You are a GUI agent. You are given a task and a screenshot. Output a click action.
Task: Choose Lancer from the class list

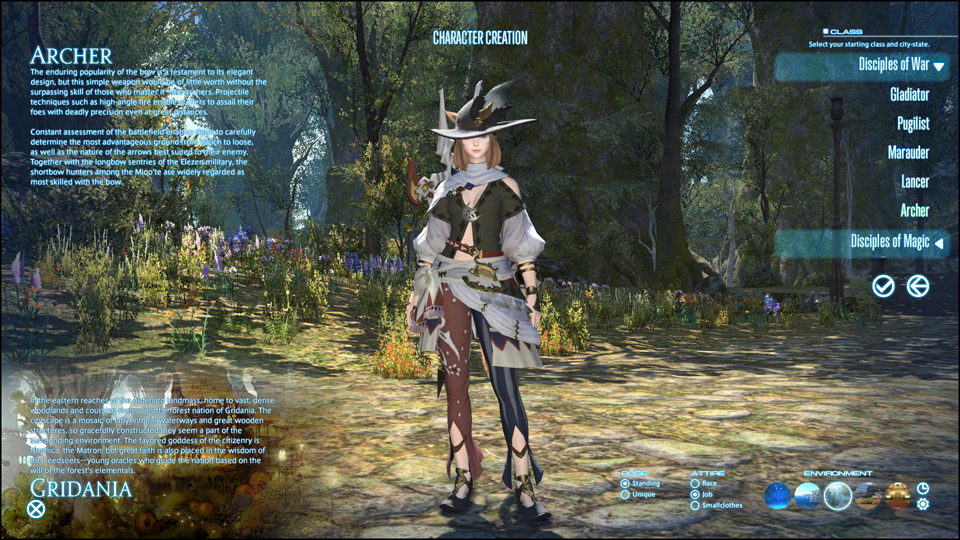[914, 182]
